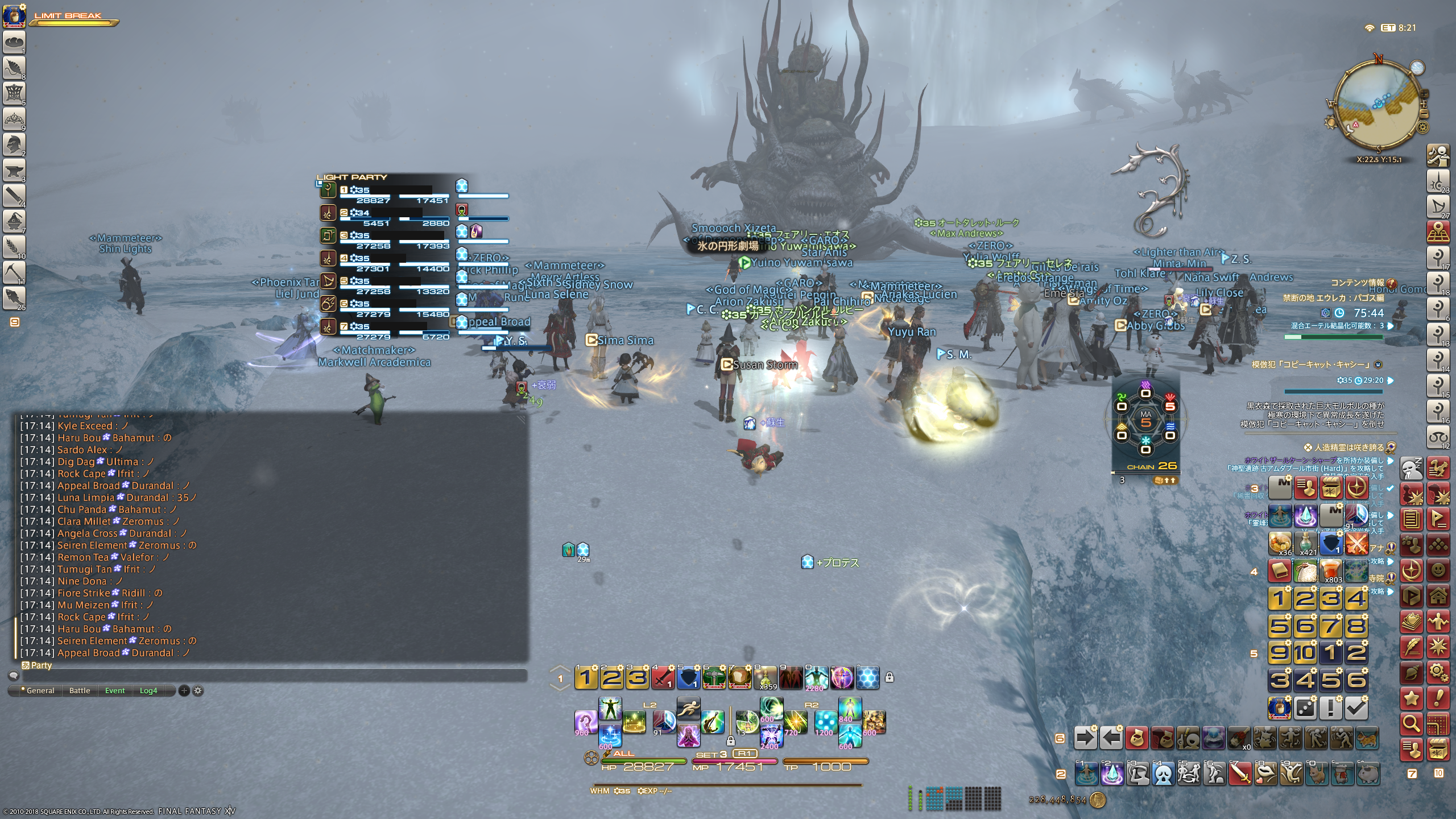This screenshot has width=1456, height=819.
Task: Use the potion flask item showing x421
Action: tap(1306, 543)
